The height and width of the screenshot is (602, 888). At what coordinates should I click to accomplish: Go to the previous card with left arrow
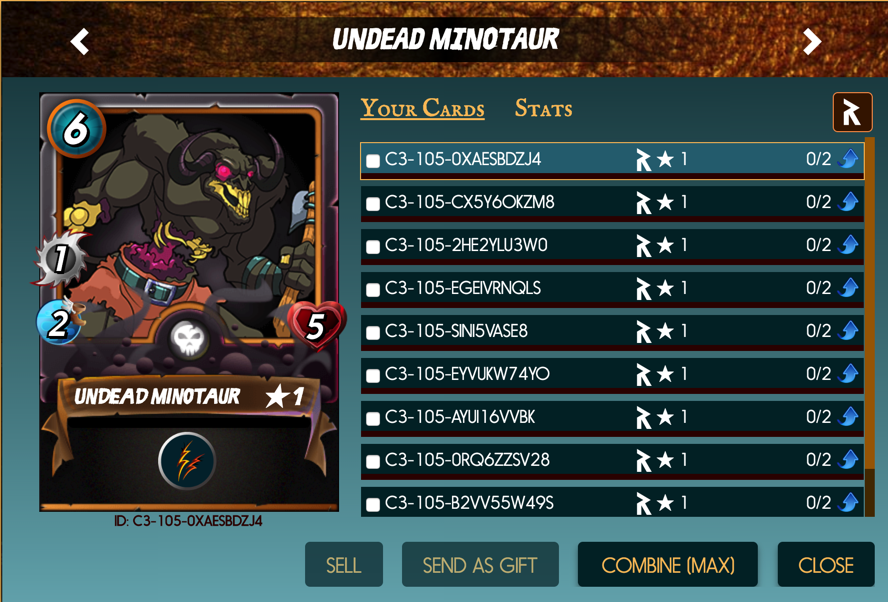point(80,41)
